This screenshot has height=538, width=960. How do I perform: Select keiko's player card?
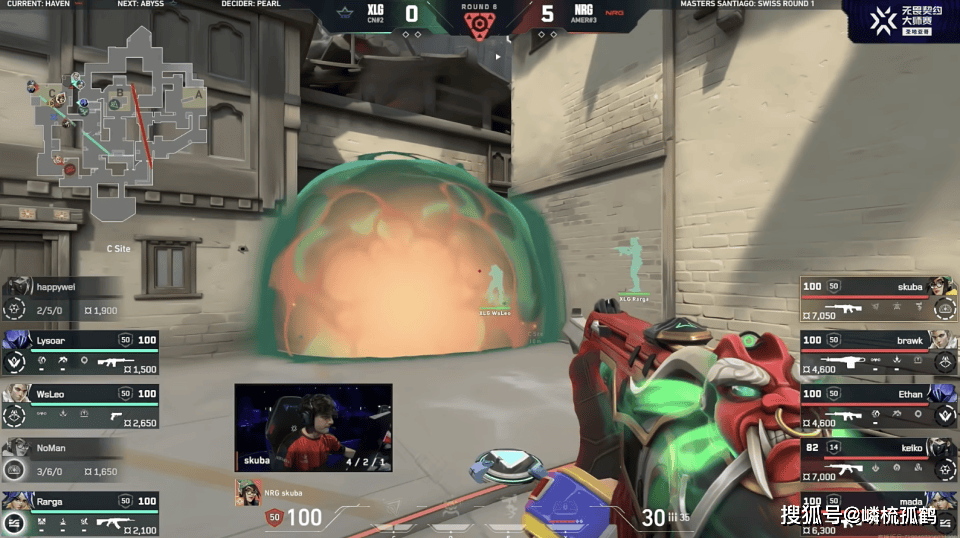(877, 459)
